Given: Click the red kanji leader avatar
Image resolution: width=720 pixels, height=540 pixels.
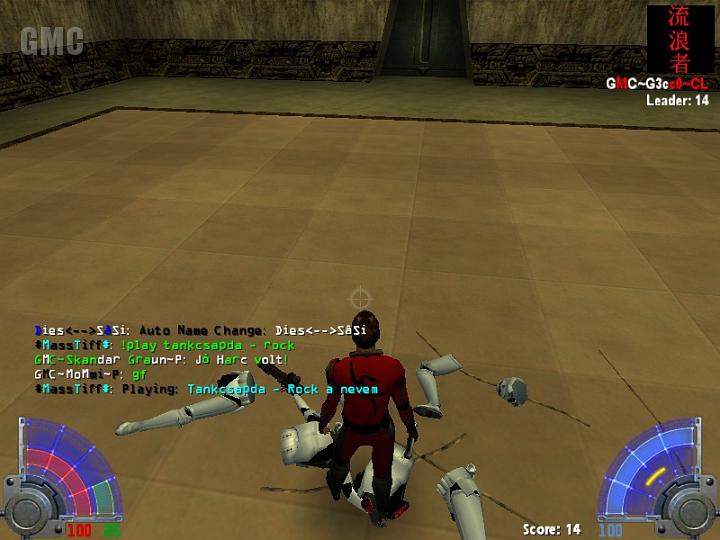Looking at the screenshot, I should pos(680,40).
